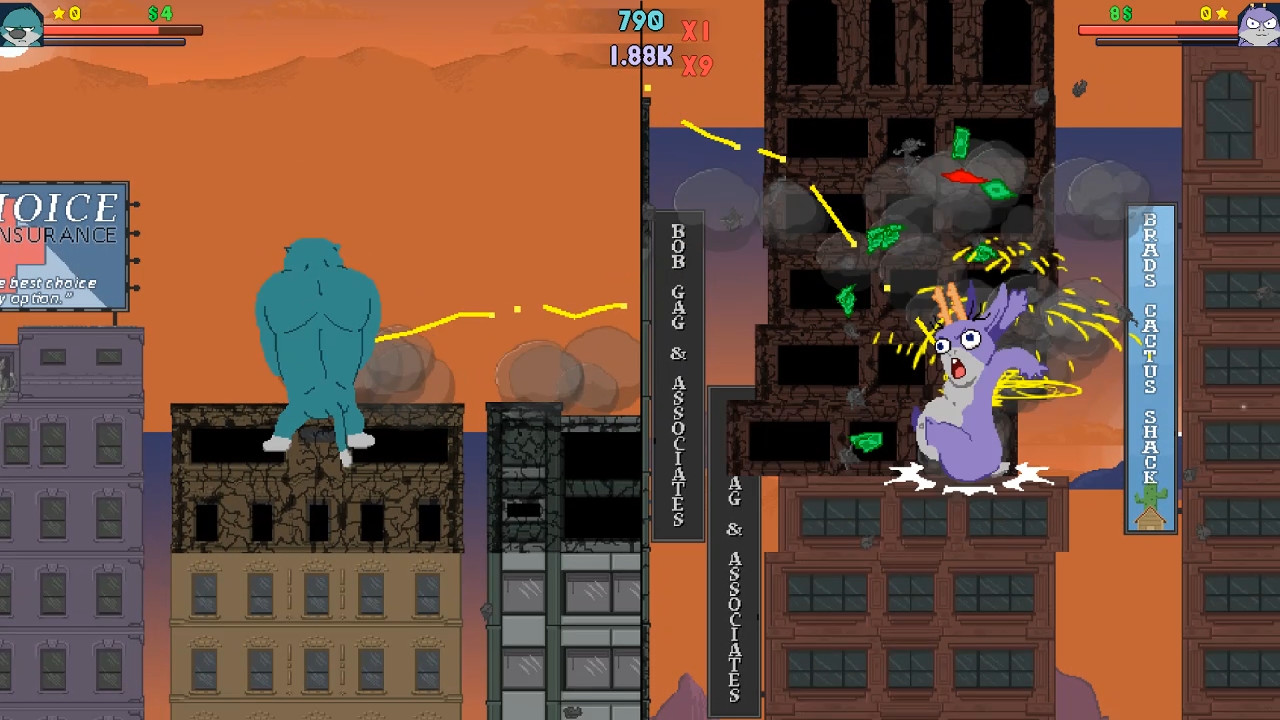Click the gold star icon beside the left portrait
The image size is (1280, 720).
click(x=60, y=13)
